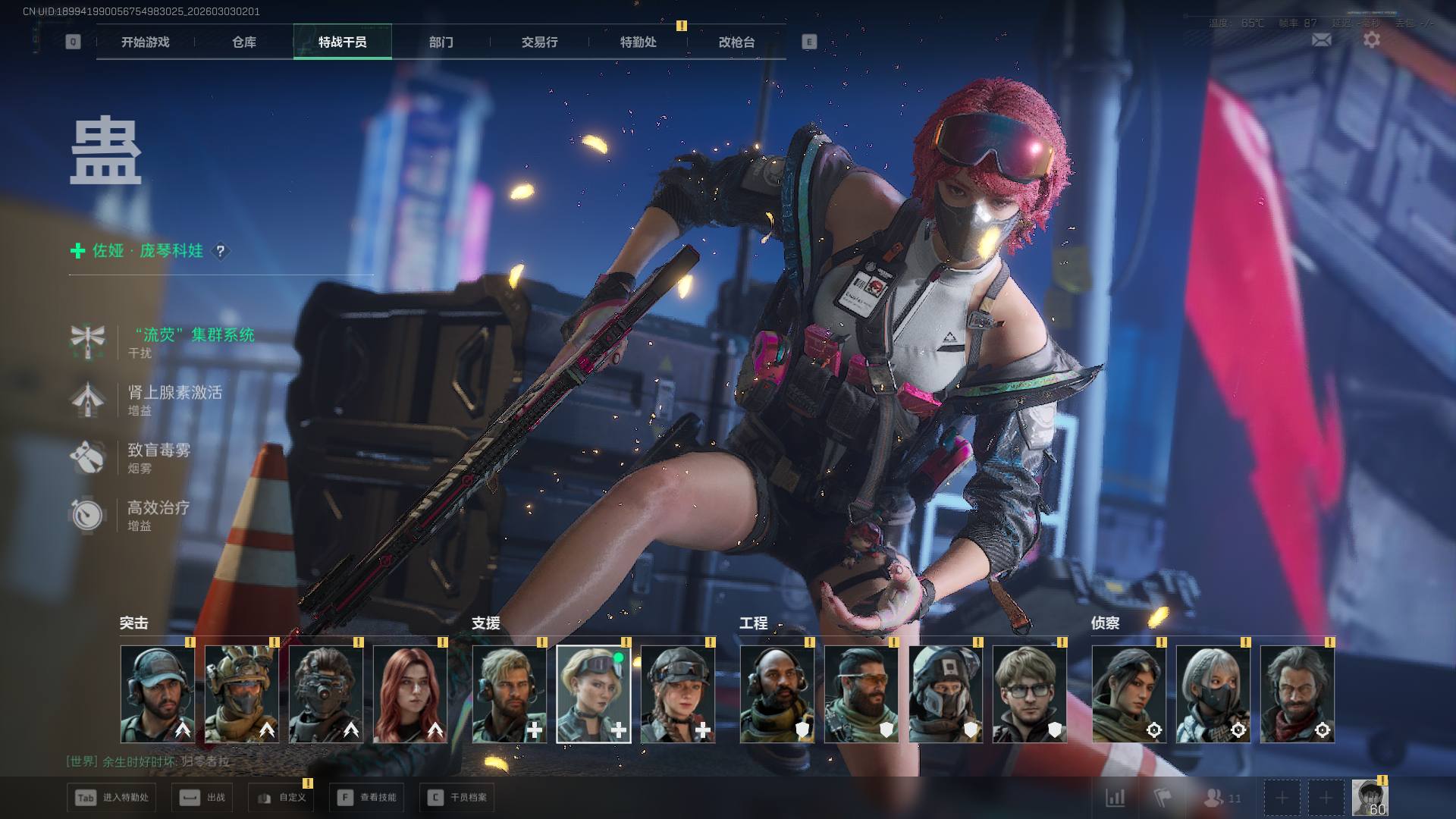Screen dimensions: 1456x819
Task: Open the 交易行 tab
Action: tap(540, 42)
